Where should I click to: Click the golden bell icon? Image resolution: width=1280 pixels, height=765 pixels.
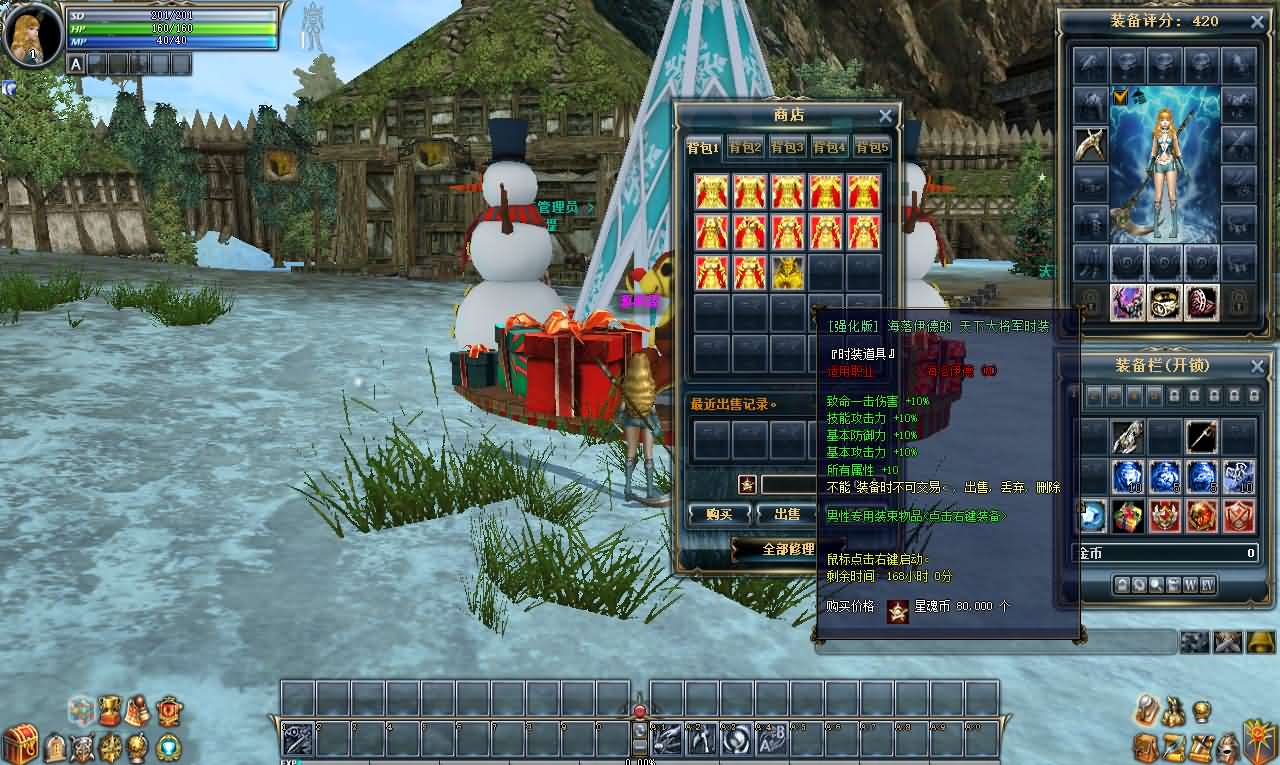[x=1260, y=642]
